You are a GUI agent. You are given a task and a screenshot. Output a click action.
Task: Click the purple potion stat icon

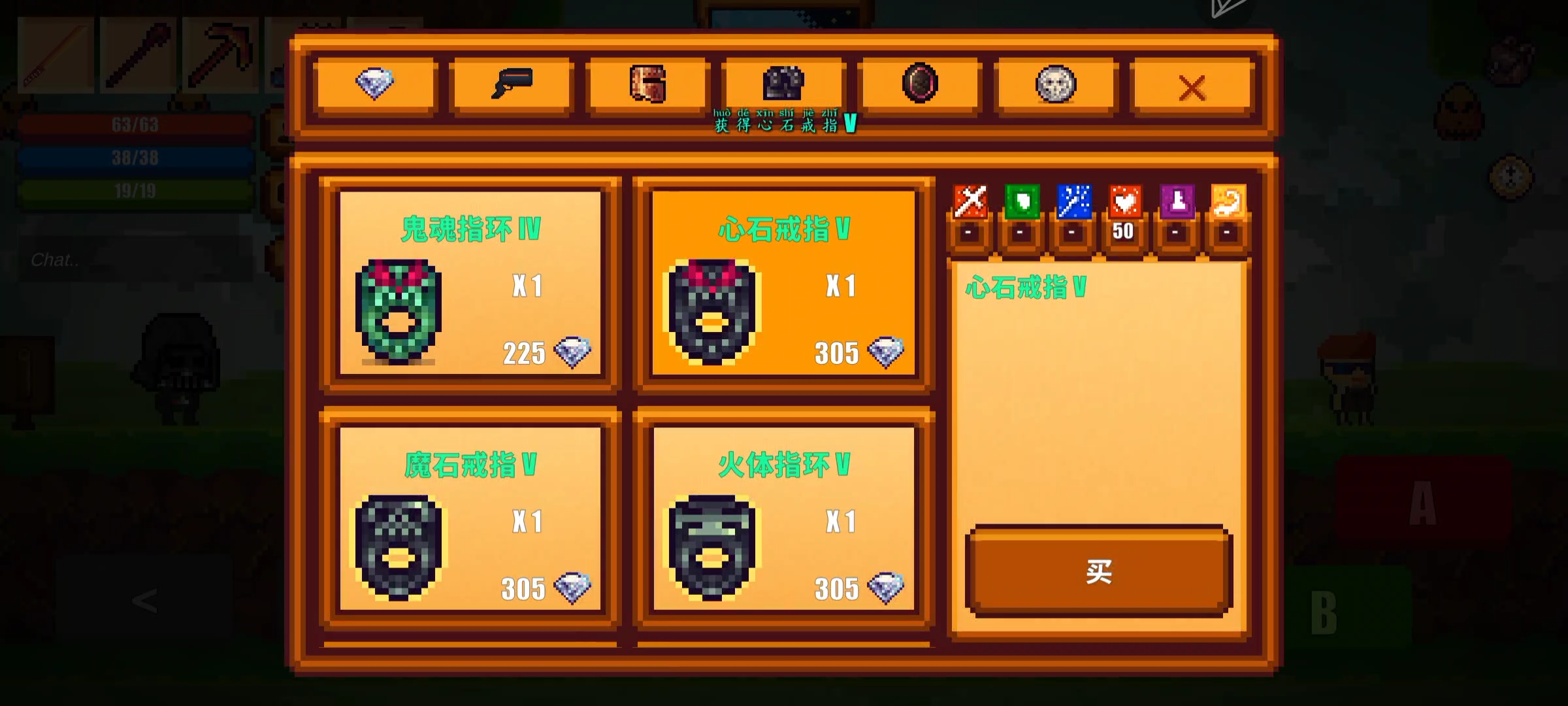click(x=1175, y=205)
